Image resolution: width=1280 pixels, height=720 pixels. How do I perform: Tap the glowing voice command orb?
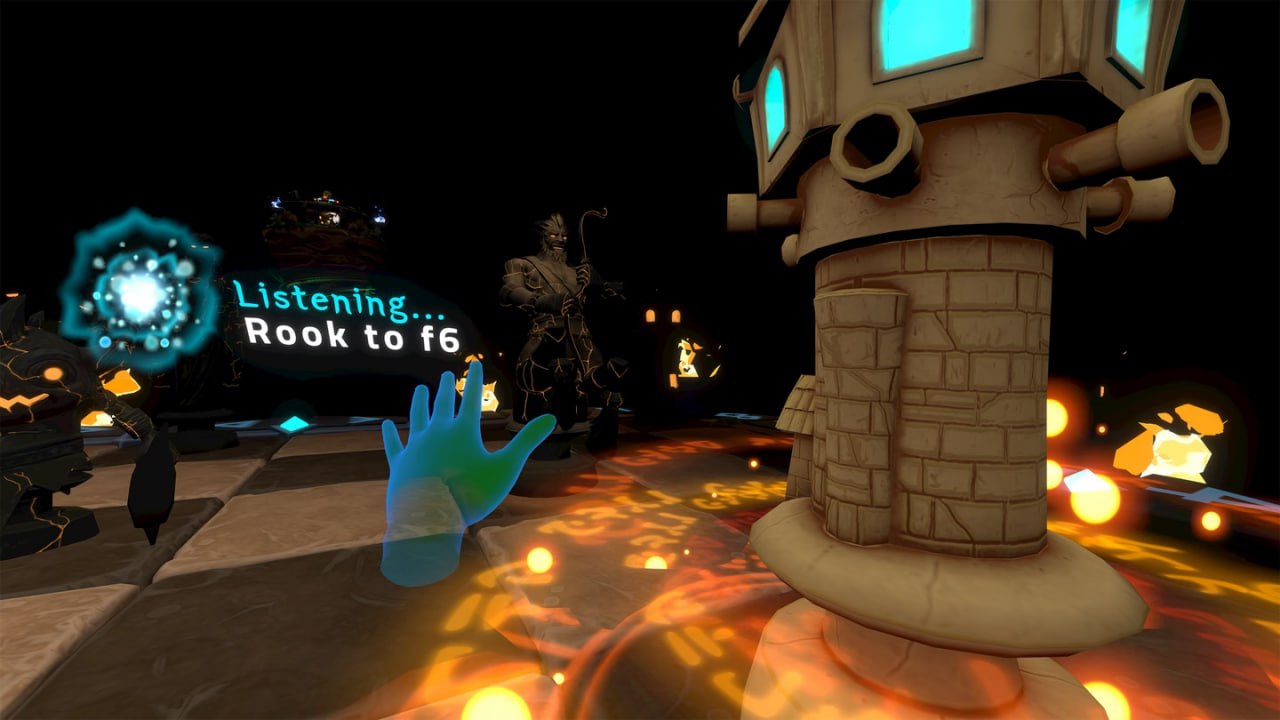point(139,292)
